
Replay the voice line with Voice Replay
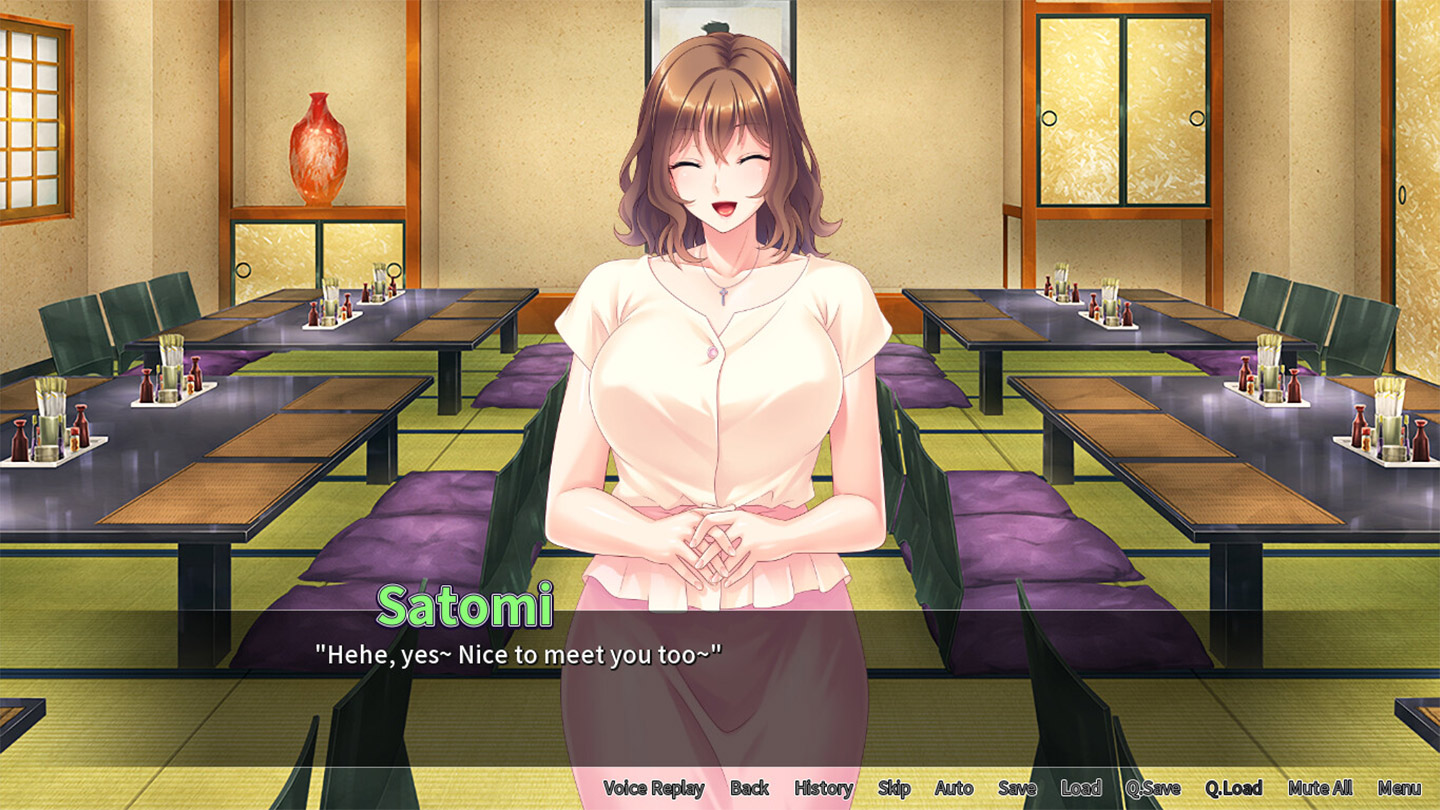(653, 788)
